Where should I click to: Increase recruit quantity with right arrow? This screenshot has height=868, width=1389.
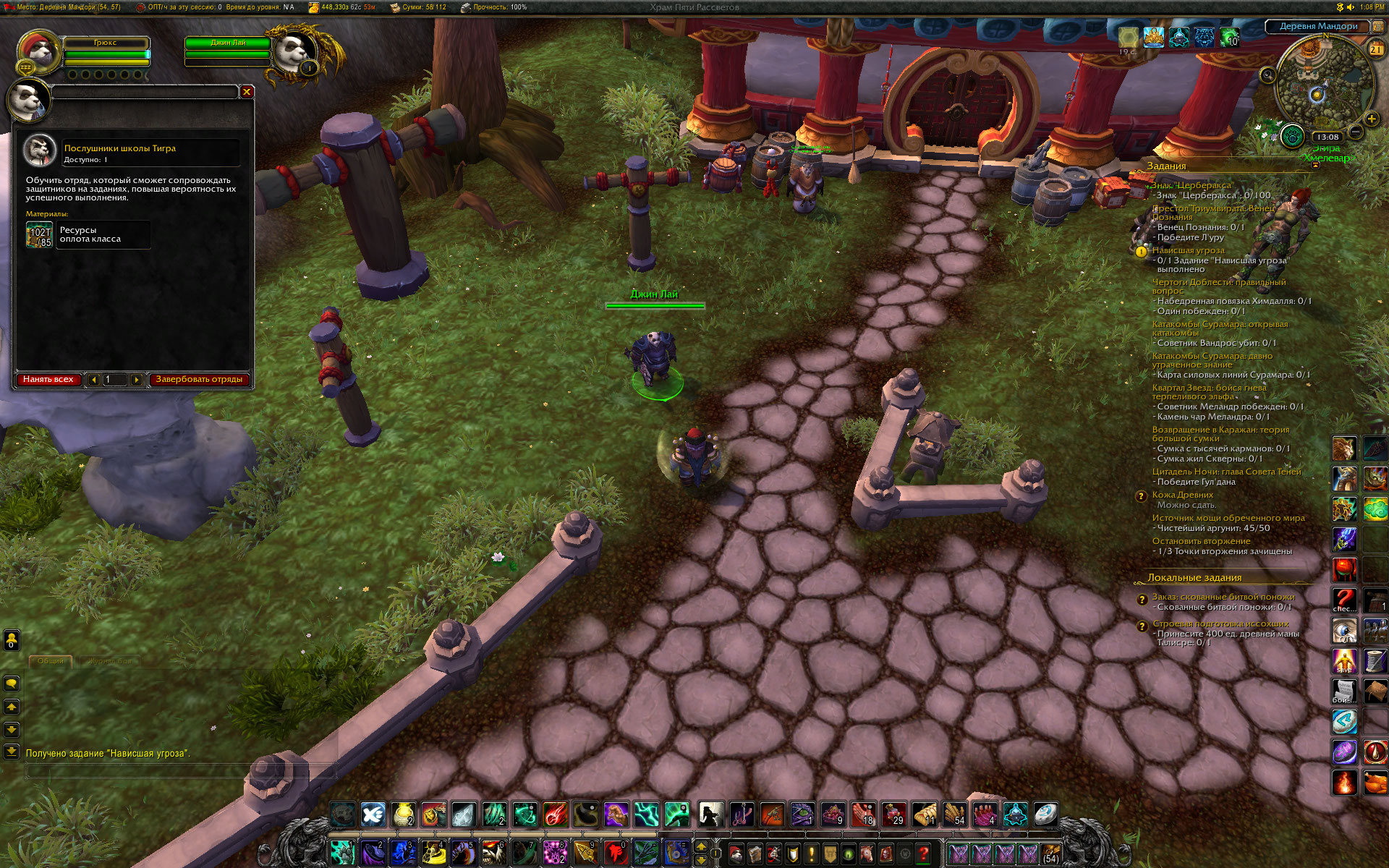[136, 380]
